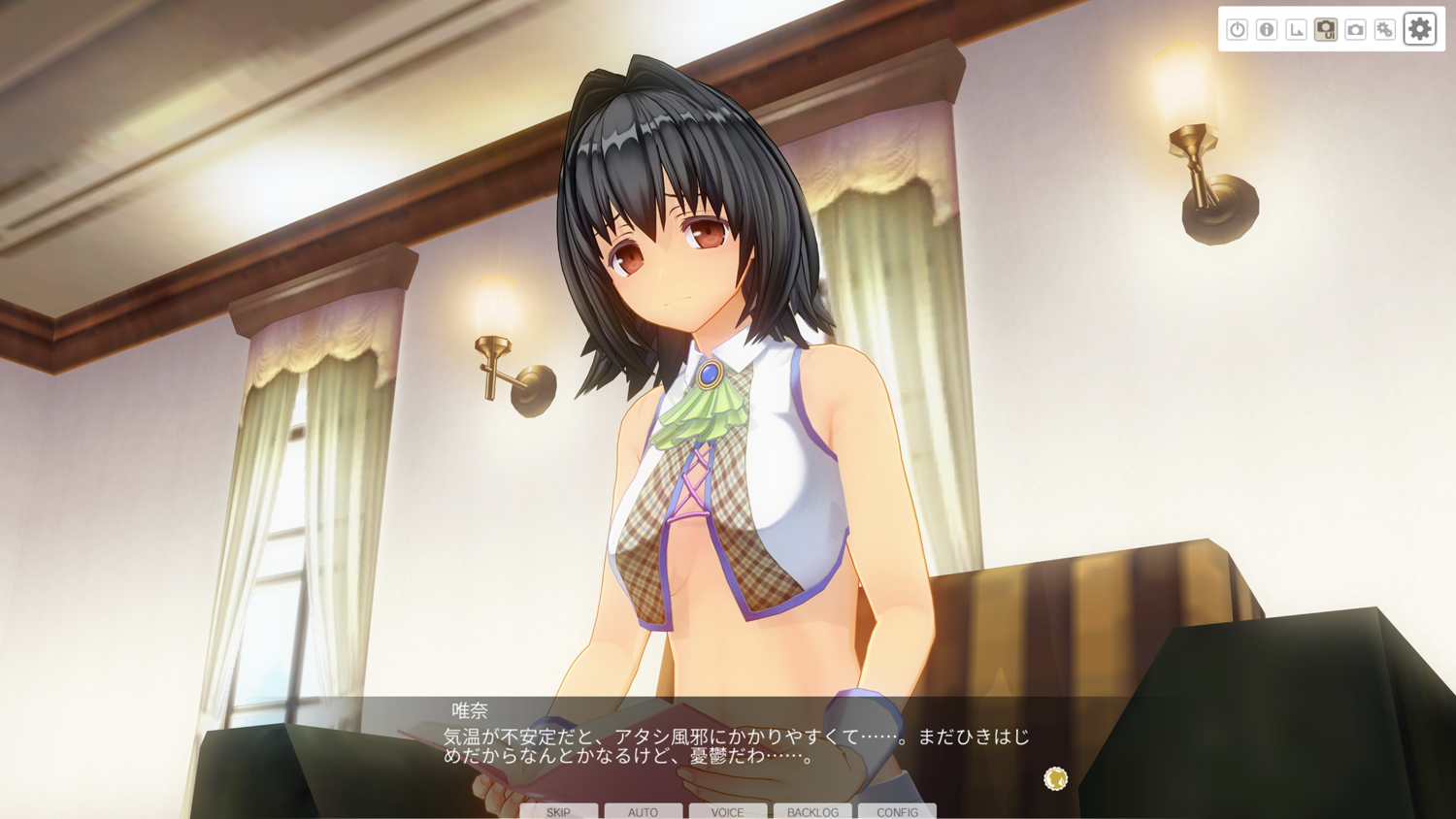
Task: Enable AUTO text advance
Action: [x=643, y=811]
